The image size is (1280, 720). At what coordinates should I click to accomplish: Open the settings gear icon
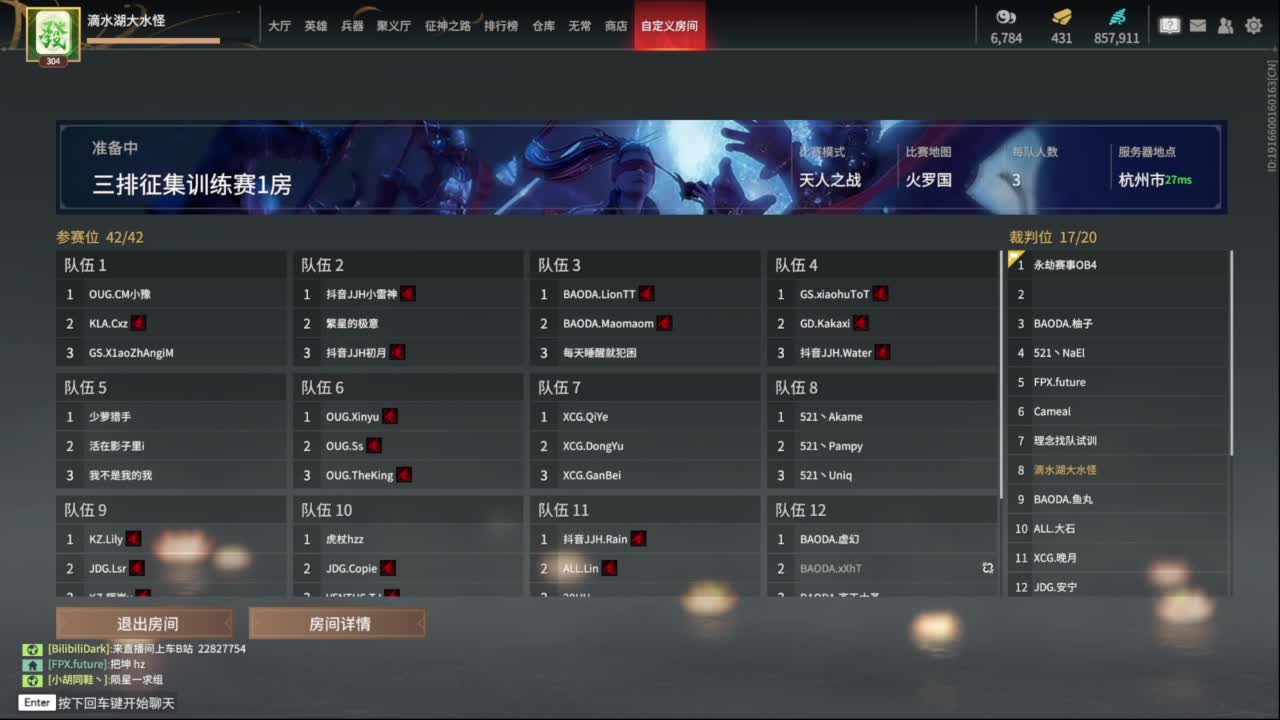1253,25
